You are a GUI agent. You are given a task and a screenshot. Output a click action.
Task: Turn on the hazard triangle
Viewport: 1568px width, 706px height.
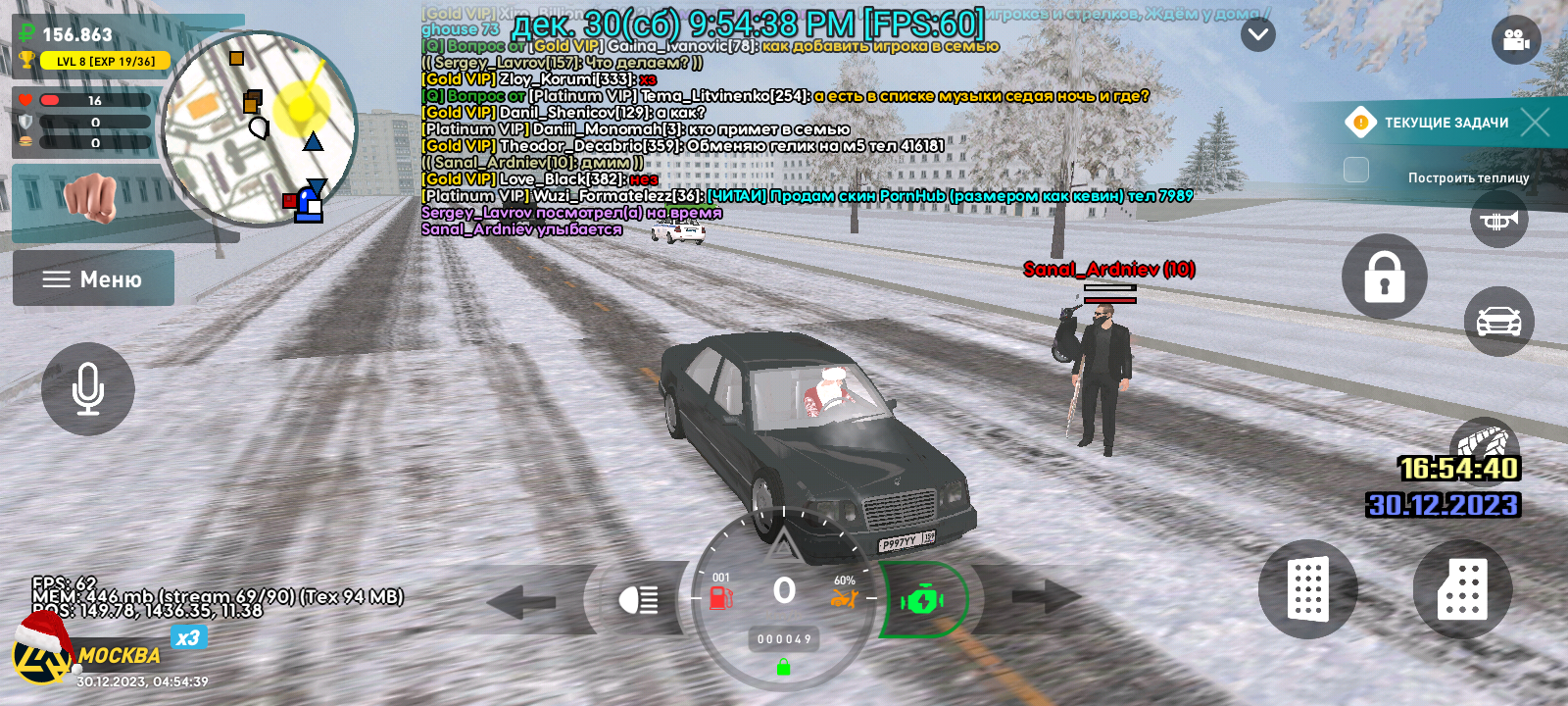(781, 543)
